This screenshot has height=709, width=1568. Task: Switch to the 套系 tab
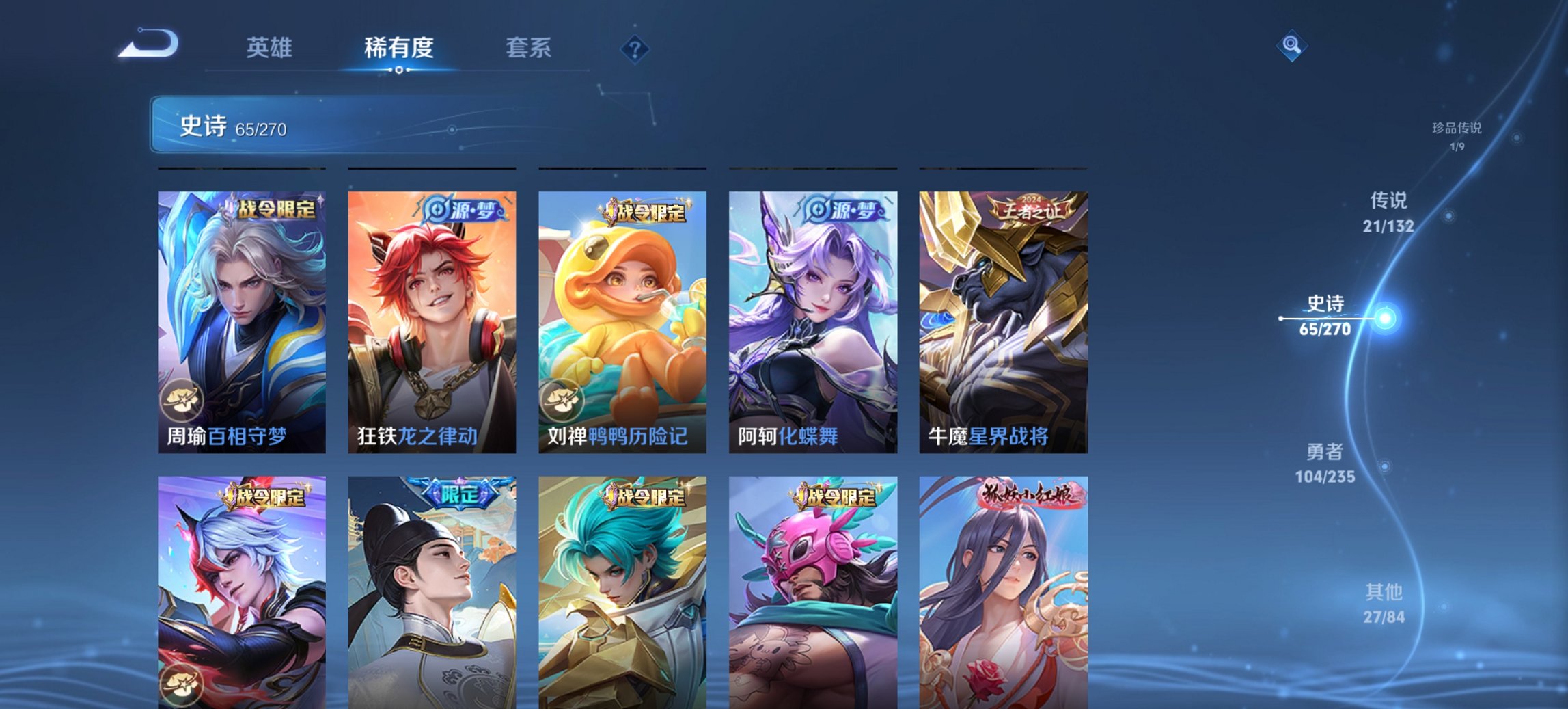[528, 49]
